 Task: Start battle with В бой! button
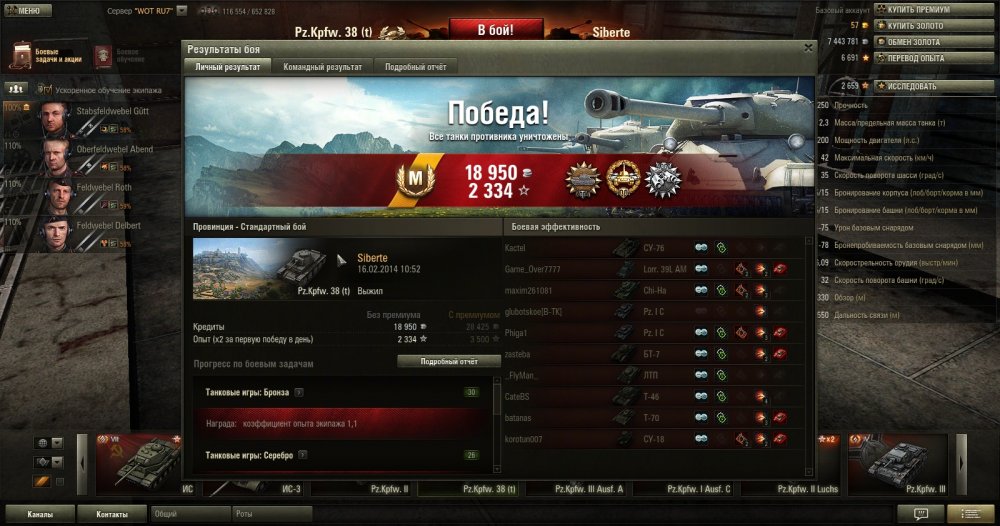[496, 29]
